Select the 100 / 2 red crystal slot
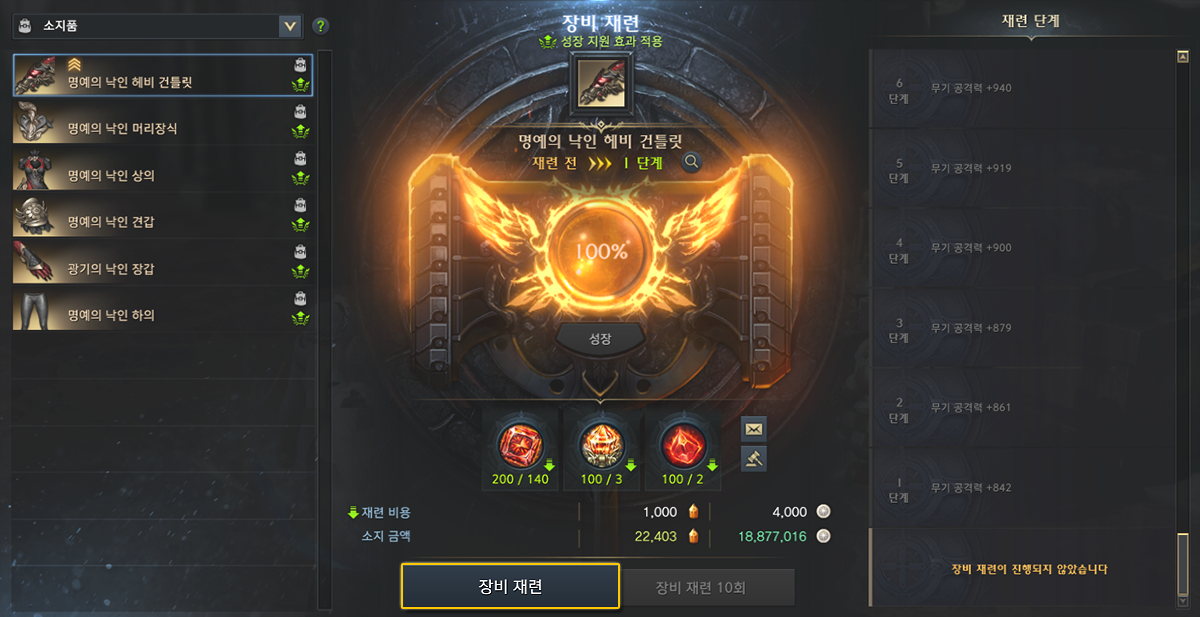1200x617 pixels. click(683, 448)
